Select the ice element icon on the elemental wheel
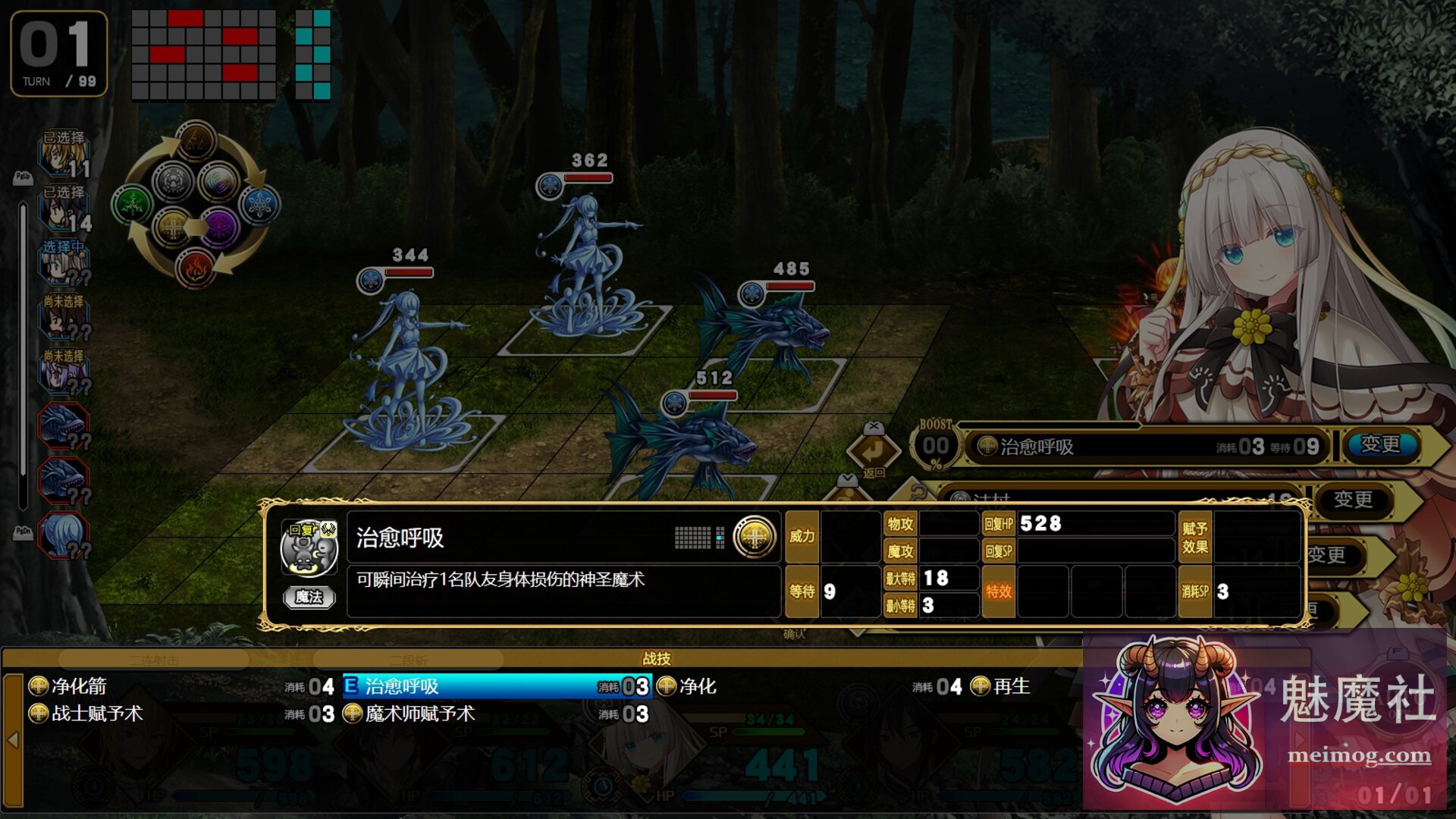The height and width of the screenshot is (819, 1456). tap(260, 203)
